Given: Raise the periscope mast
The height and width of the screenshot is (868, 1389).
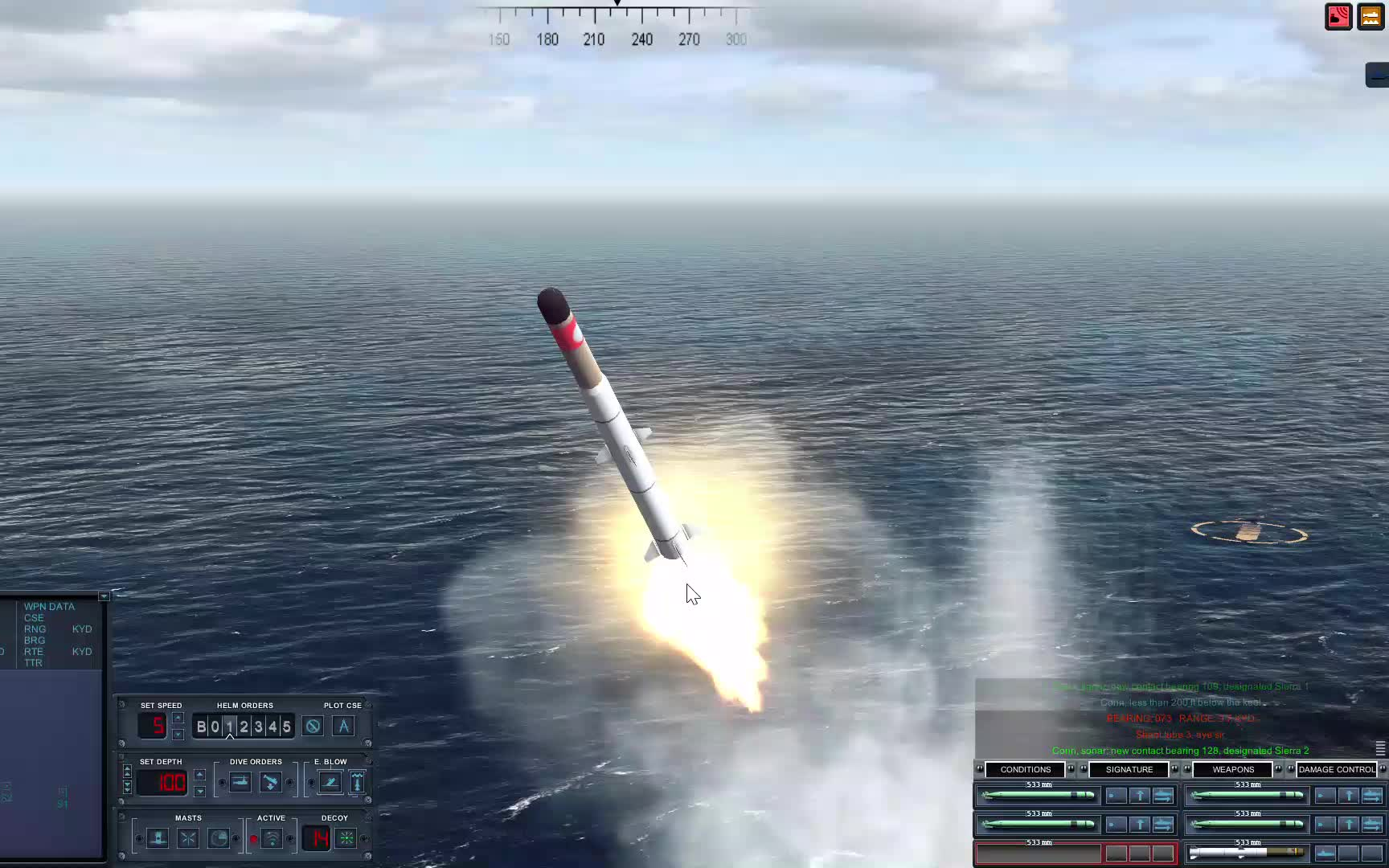Looking at the screenshot, I should (x=158, y=838).
